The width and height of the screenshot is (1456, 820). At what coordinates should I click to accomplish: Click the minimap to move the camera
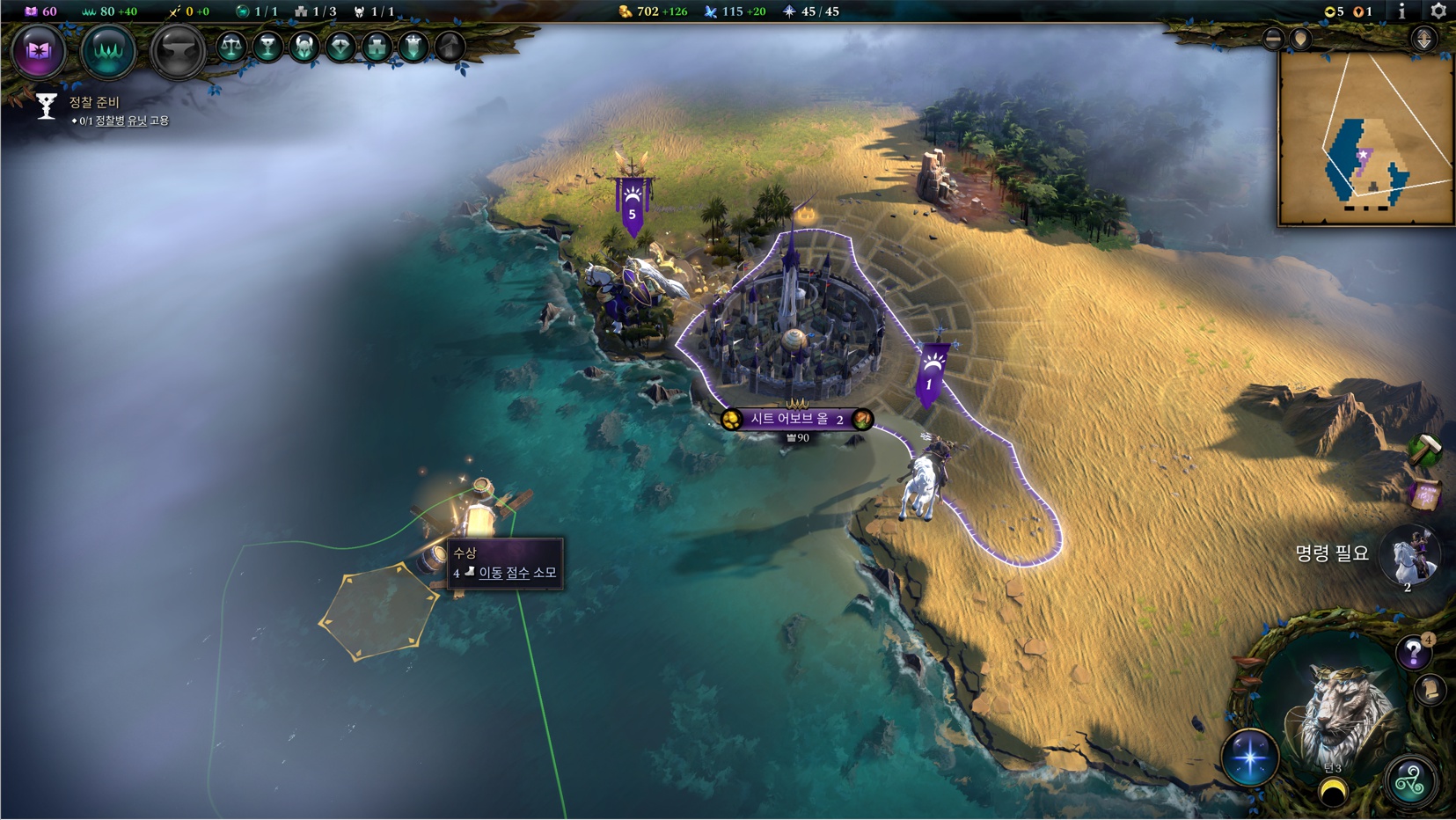point(1365,141)
